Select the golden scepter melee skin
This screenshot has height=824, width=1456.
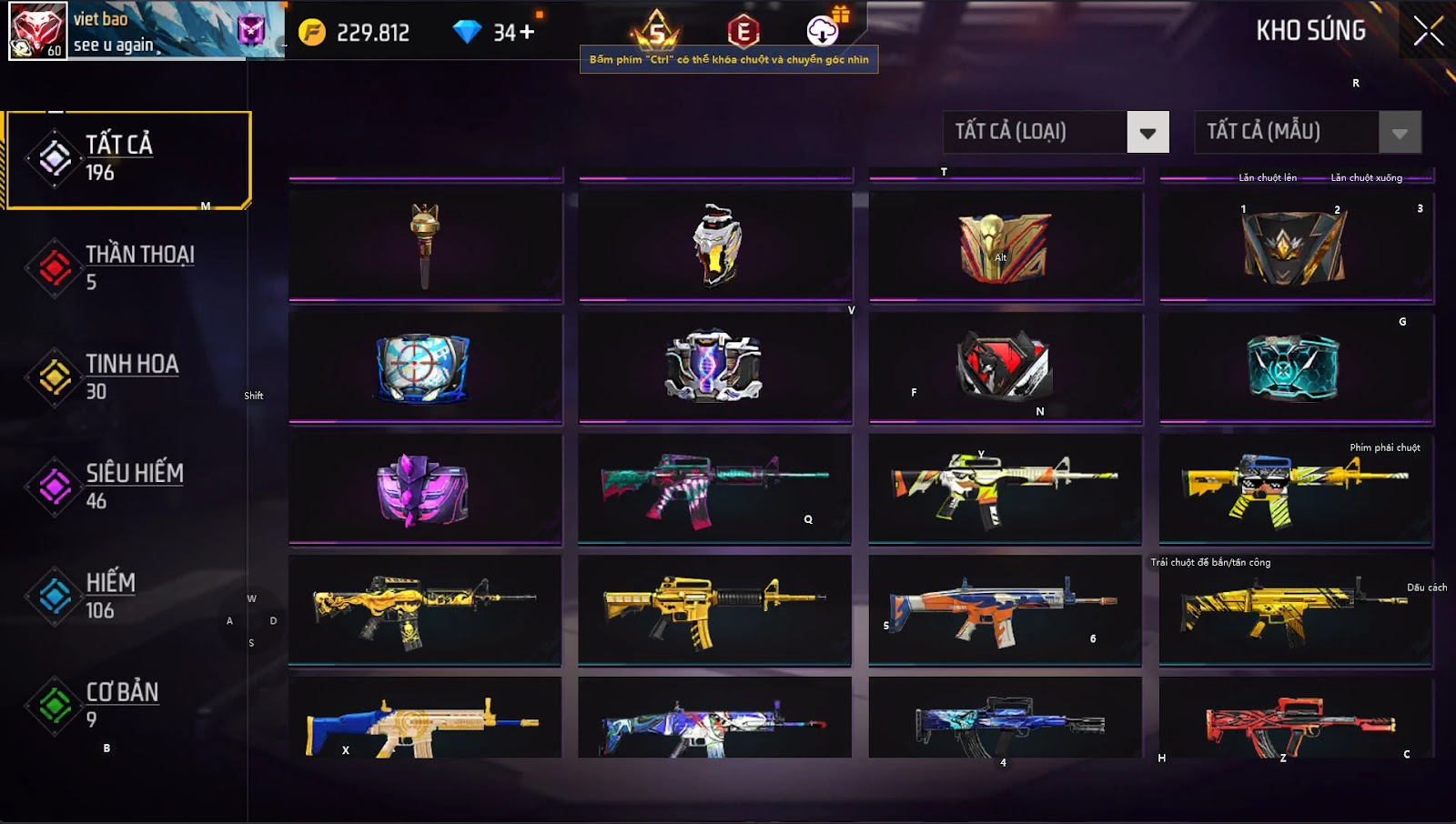[425, 245]
